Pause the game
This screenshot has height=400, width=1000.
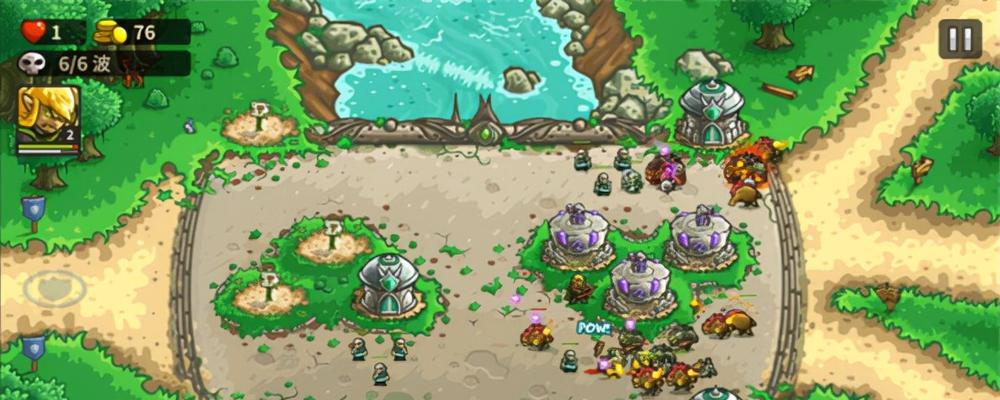click(x=959, y=40)
